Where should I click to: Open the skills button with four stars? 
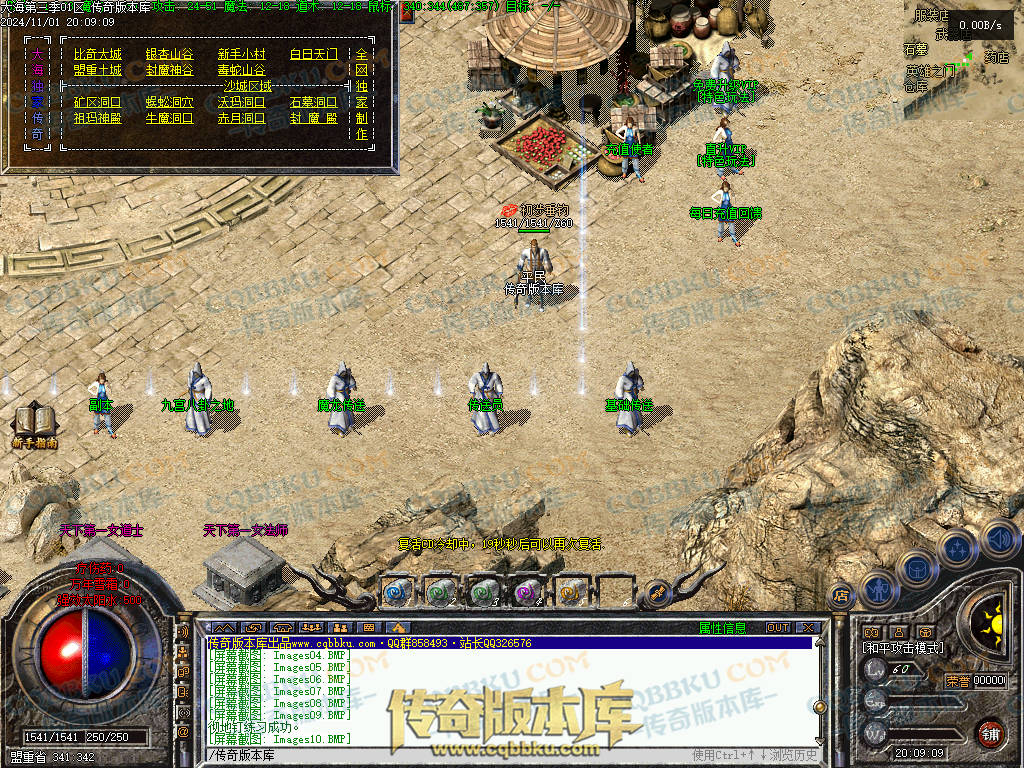pos(958,549)
